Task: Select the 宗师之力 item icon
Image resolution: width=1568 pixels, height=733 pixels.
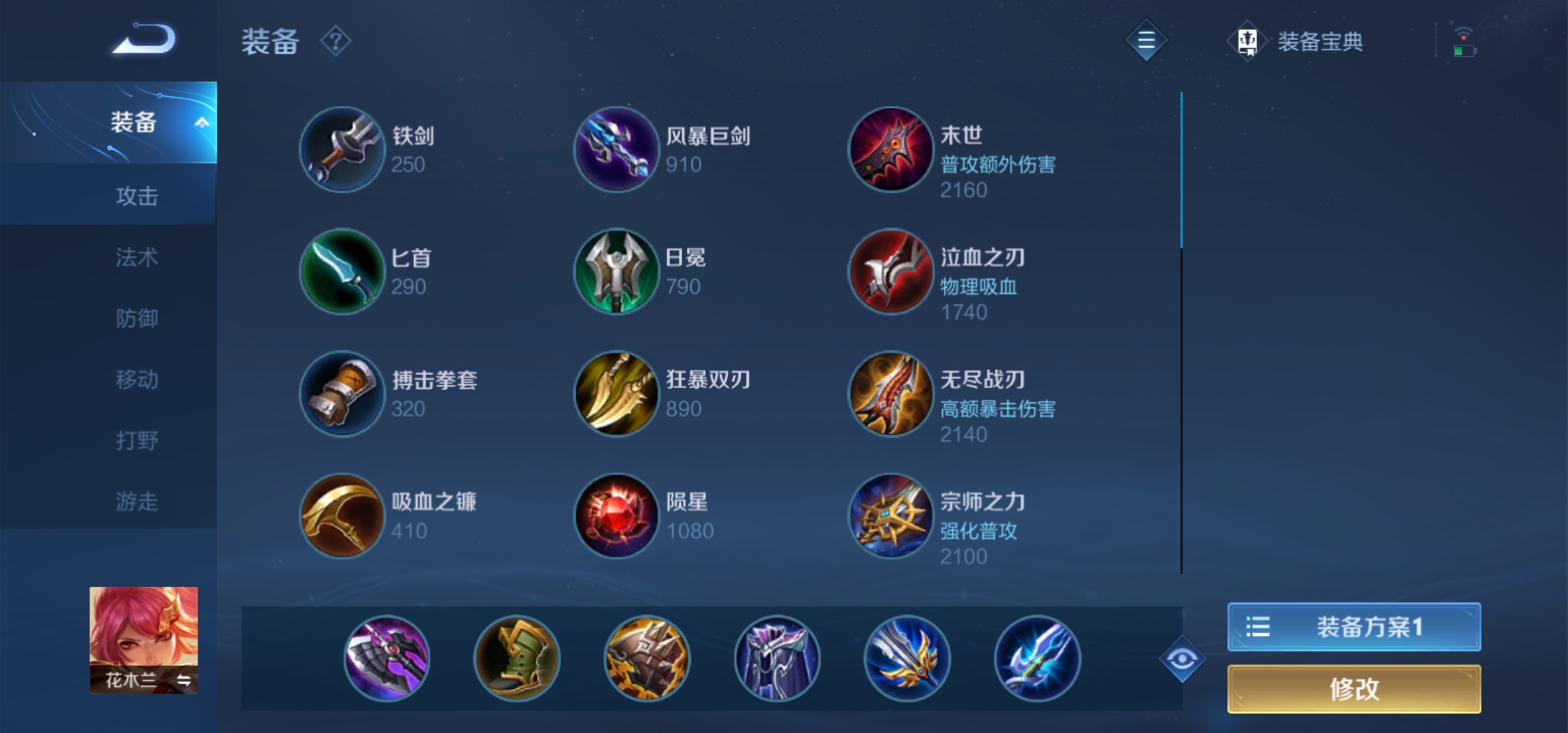Action: pyautogui.click(x=890, y=516)
